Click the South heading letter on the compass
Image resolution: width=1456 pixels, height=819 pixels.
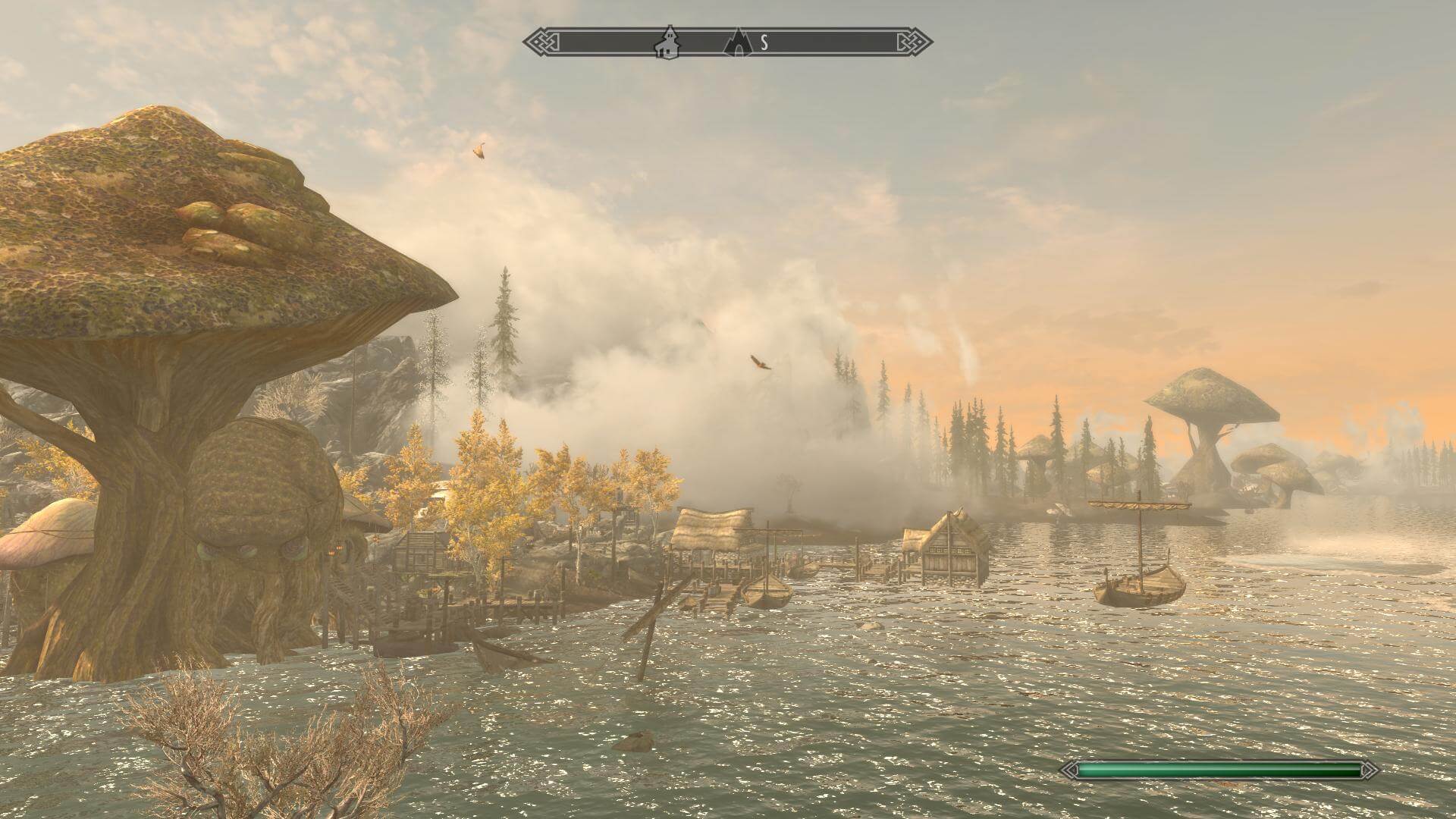764,43
